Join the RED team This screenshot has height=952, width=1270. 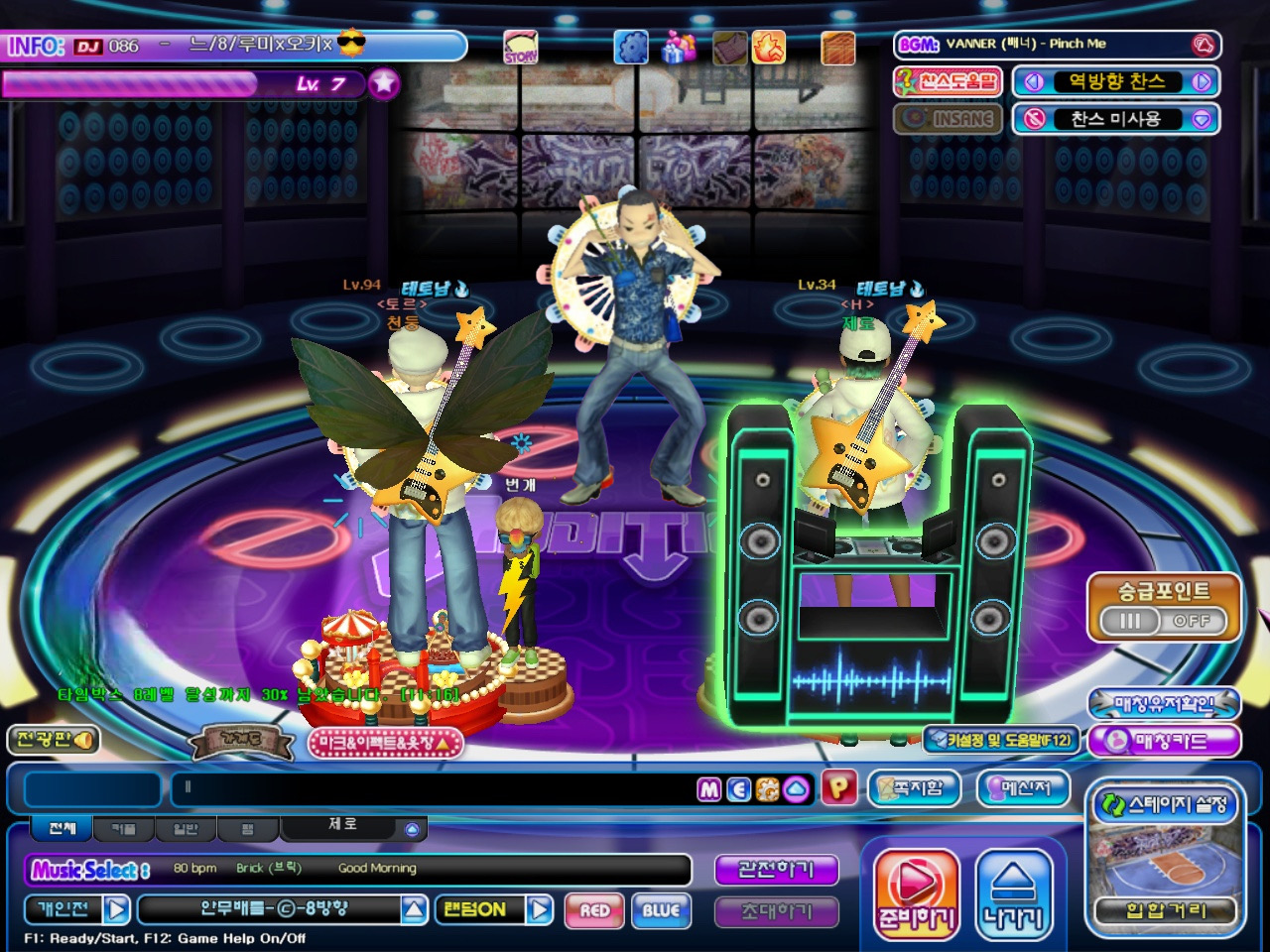click(594, 909)
